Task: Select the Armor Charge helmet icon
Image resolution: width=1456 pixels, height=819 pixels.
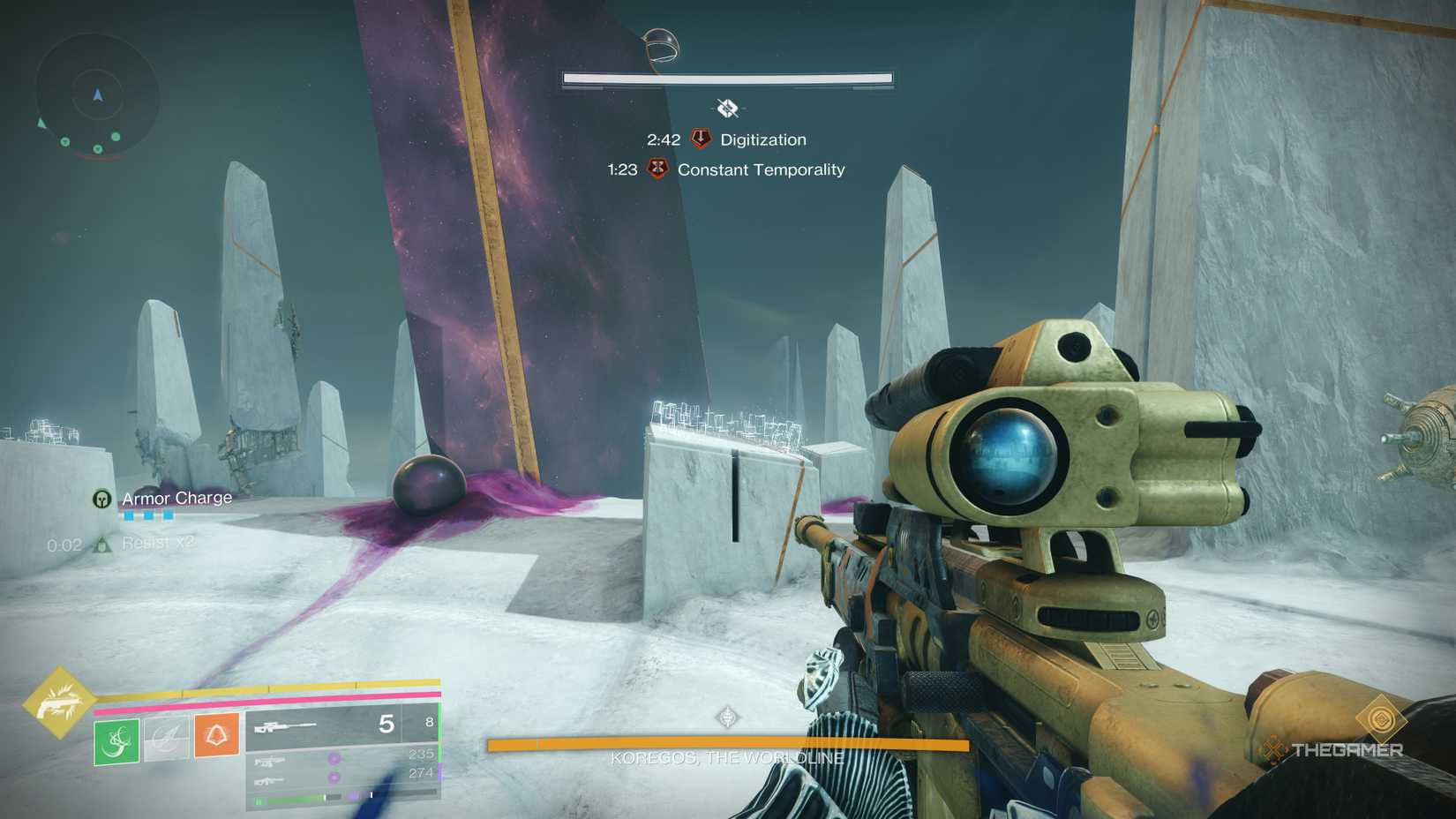Action: [x=101, y=499]
